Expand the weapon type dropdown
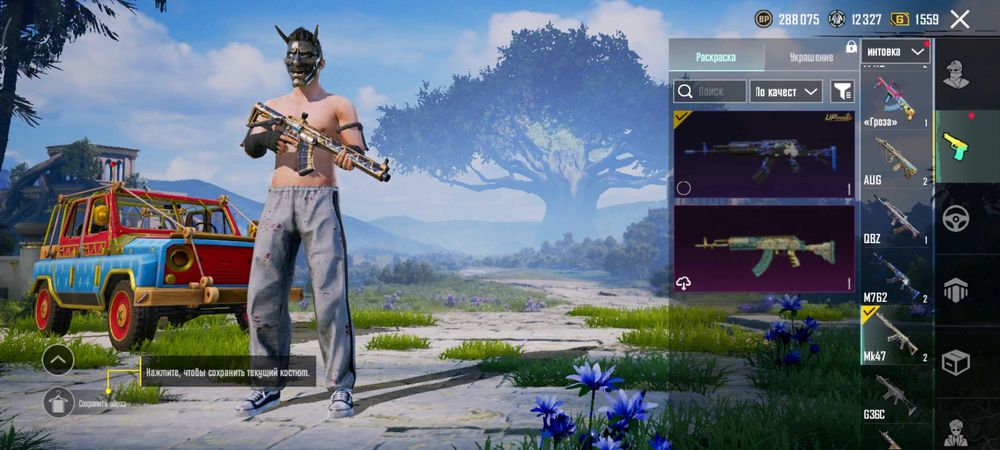 895,51
